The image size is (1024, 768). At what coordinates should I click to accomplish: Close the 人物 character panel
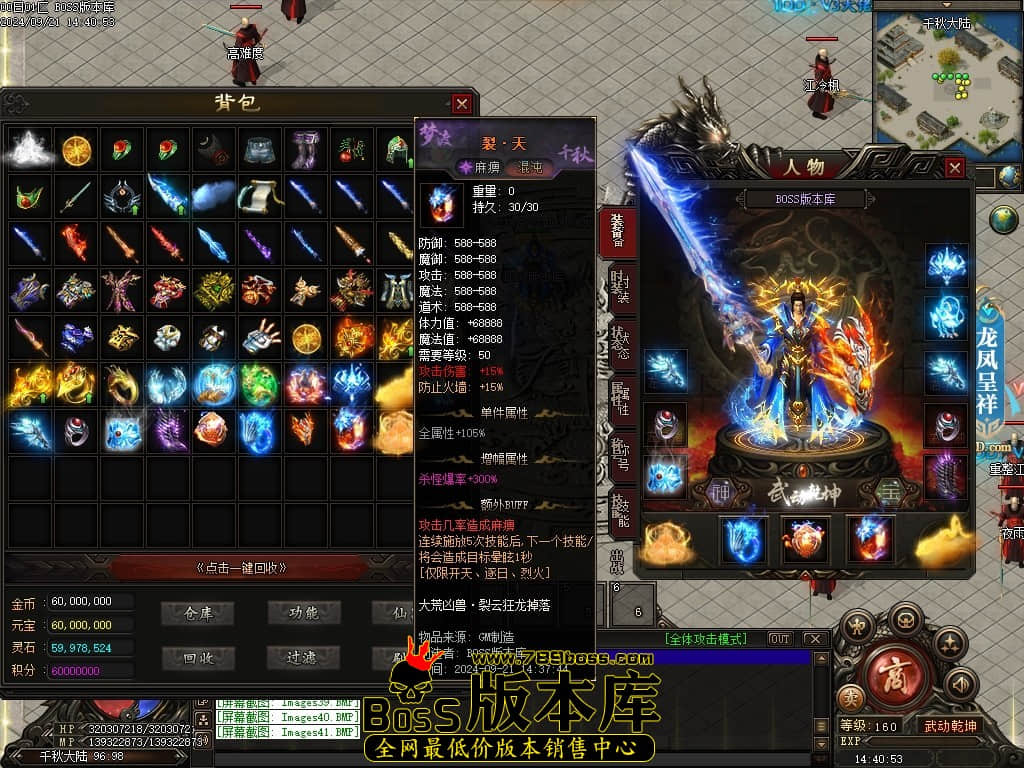tap(955, 168)
